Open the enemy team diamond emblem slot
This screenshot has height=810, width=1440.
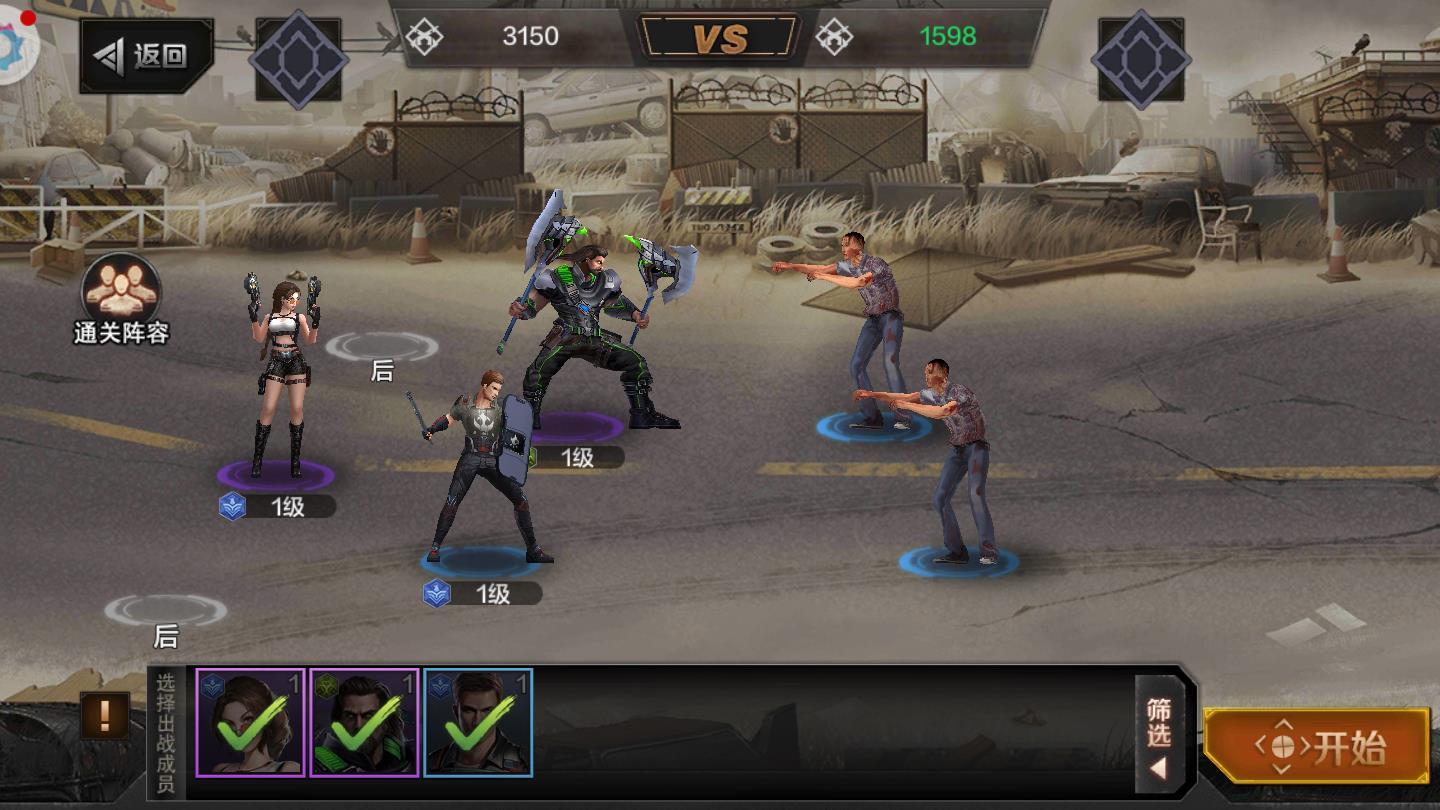[x=1141, y=58]
